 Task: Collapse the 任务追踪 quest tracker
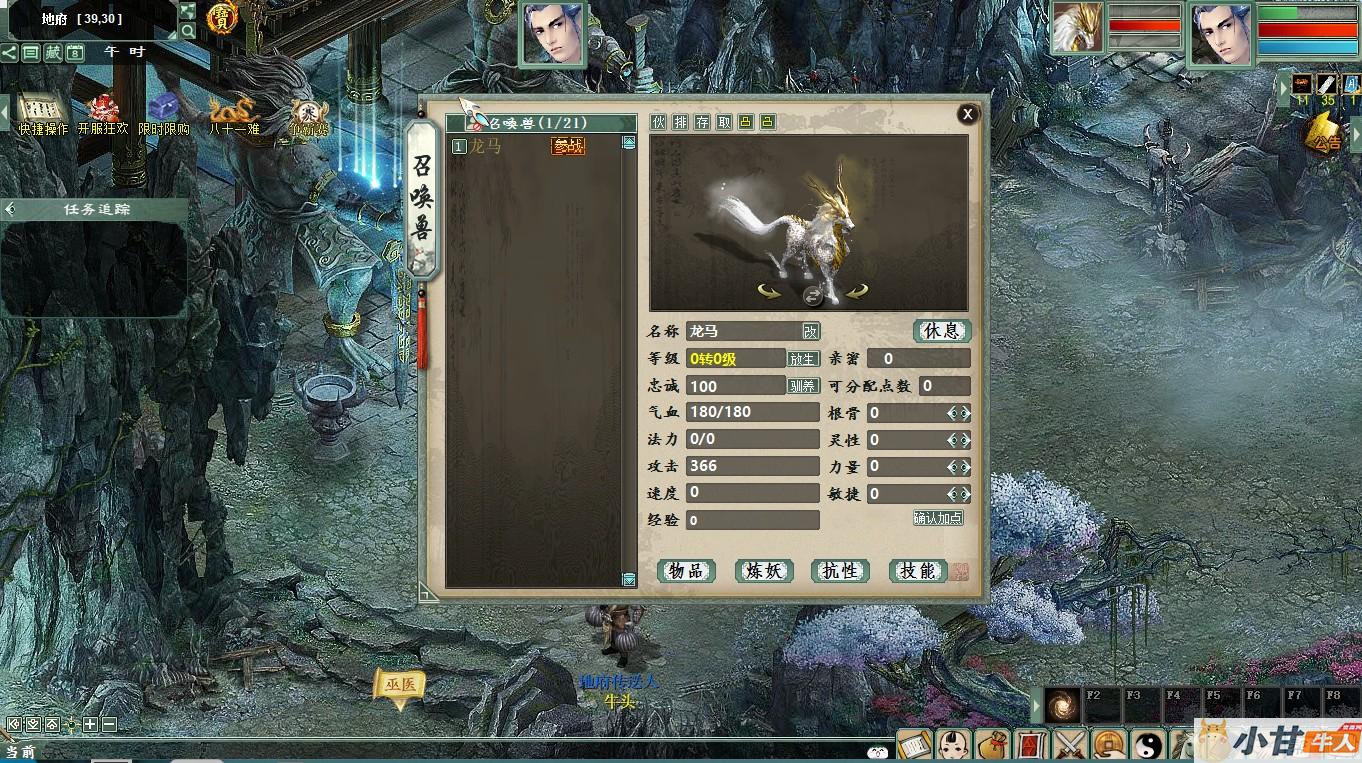point(11,209)
